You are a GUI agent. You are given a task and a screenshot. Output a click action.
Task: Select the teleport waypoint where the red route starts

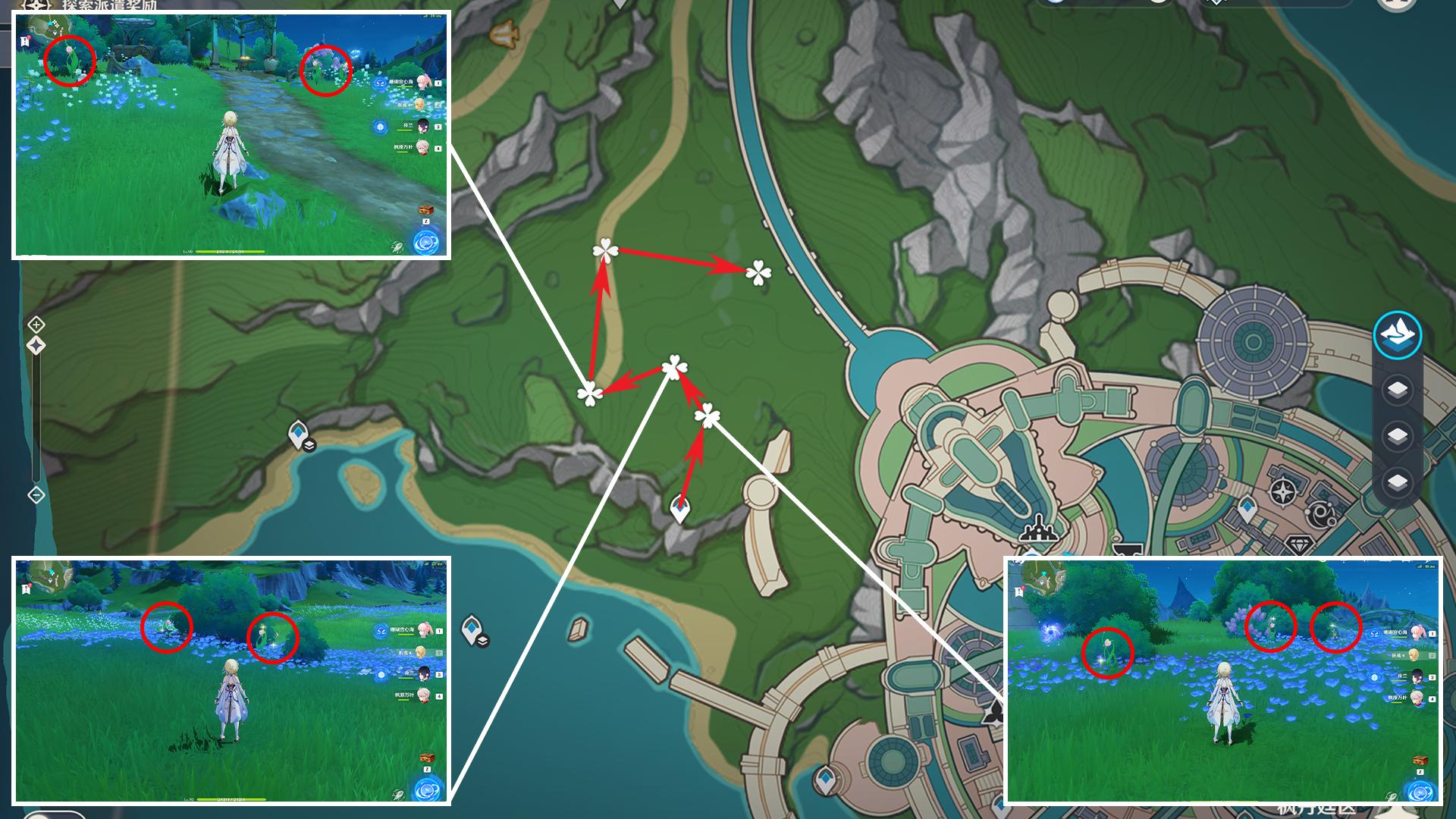point(680,508)
